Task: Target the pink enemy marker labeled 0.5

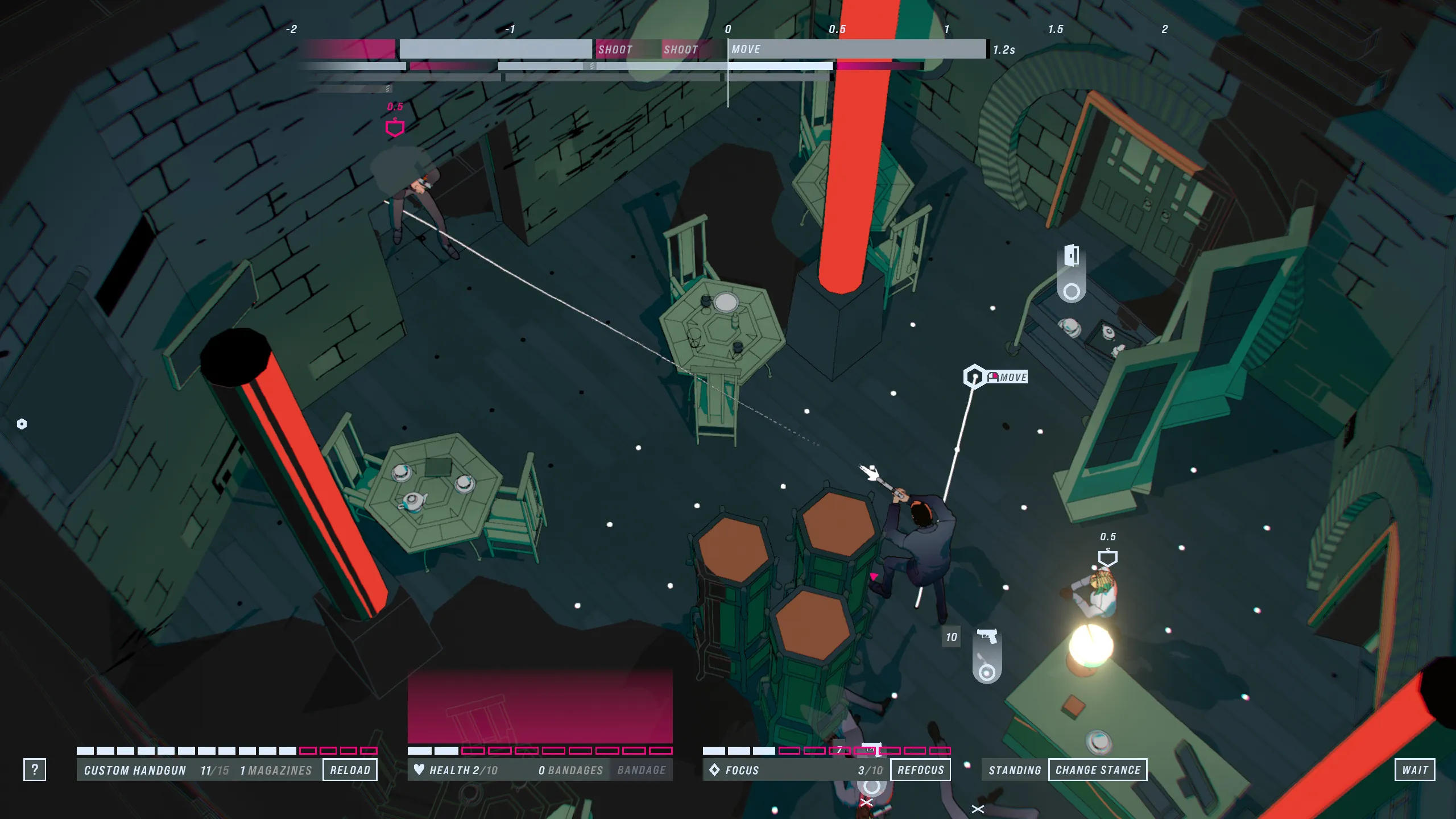Action: pos(395,128)
